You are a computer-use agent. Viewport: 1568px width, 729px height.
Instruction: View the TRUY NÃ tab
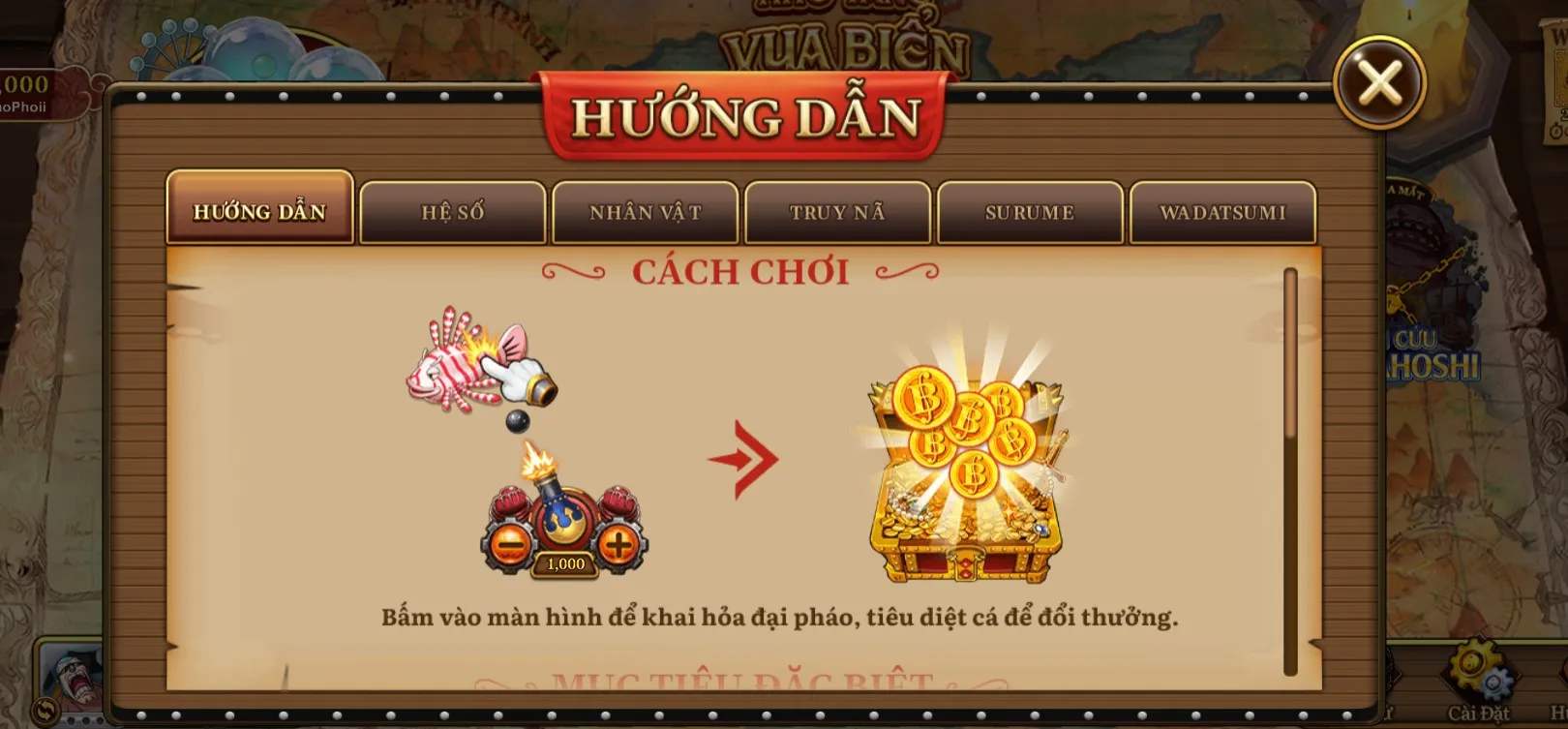[x=838, y=210]
